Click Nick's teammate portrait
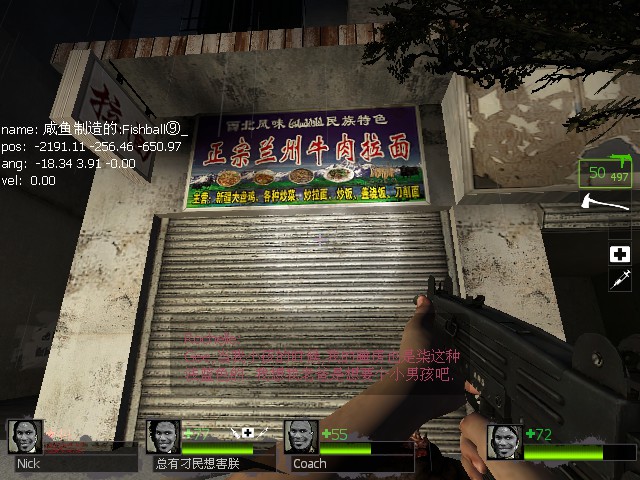This screenshot has height=480, width=640. 25,436
